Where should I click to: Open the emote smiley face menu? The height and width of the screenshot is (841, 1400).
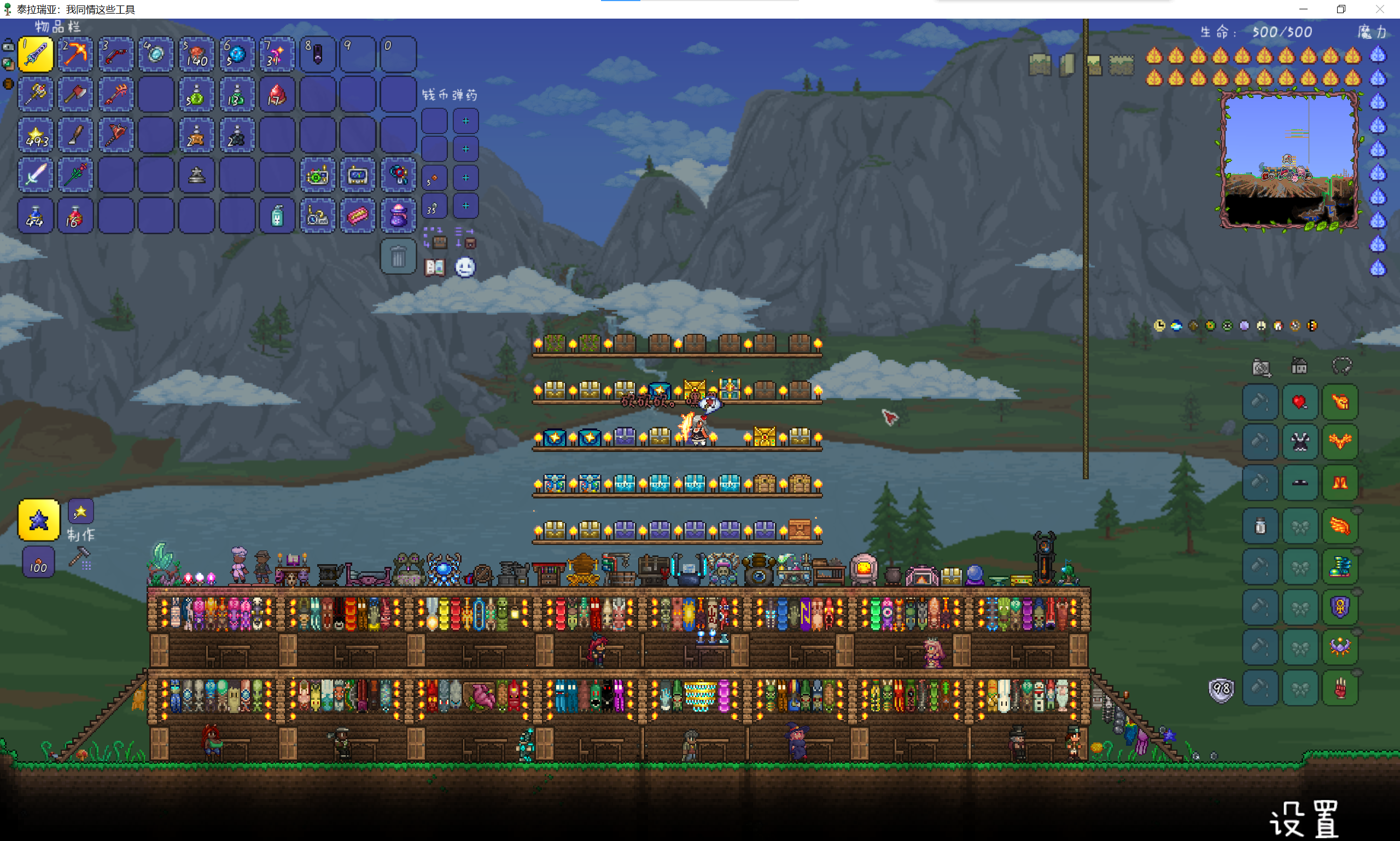[x=465, y=267]
